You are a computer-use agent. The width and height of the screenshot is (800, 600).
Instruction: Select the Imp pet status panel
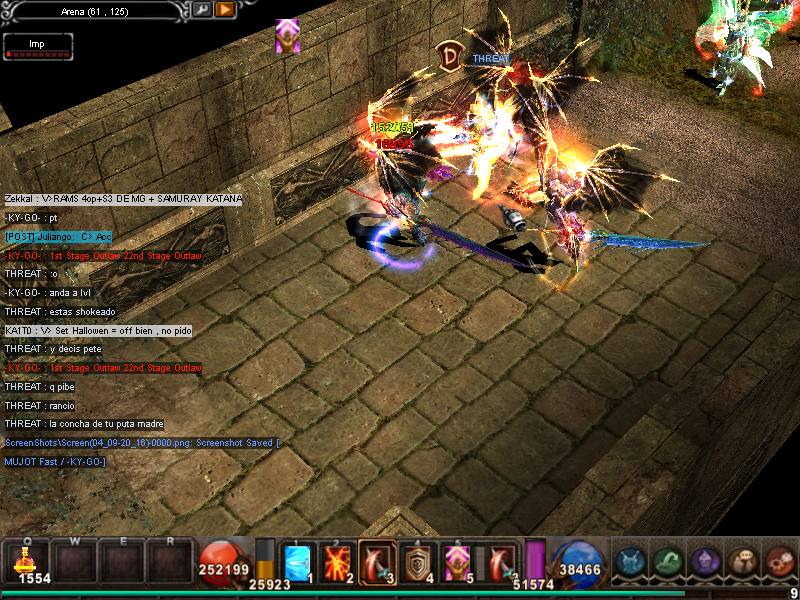[38, 46]
